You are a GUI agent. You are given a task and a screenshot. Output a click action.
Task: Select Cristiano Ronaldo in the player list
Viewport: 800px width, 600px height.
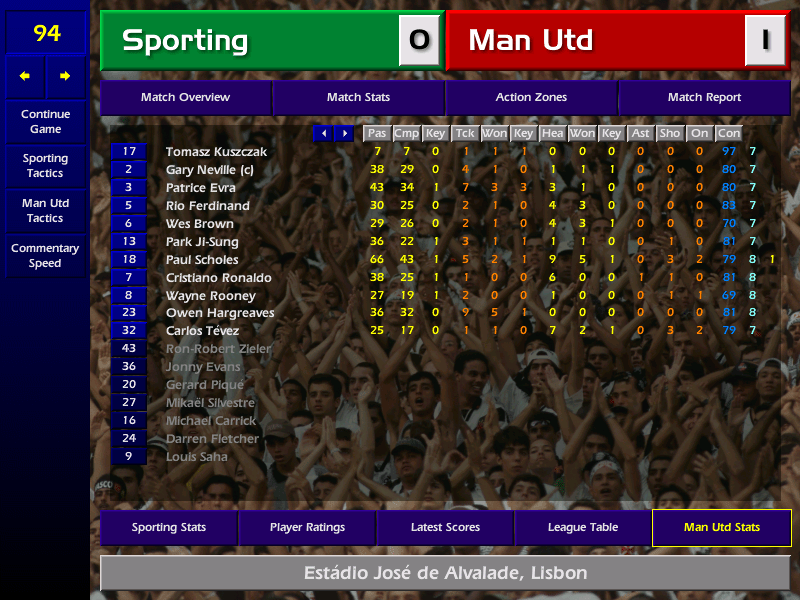click(x=216, y=278)
